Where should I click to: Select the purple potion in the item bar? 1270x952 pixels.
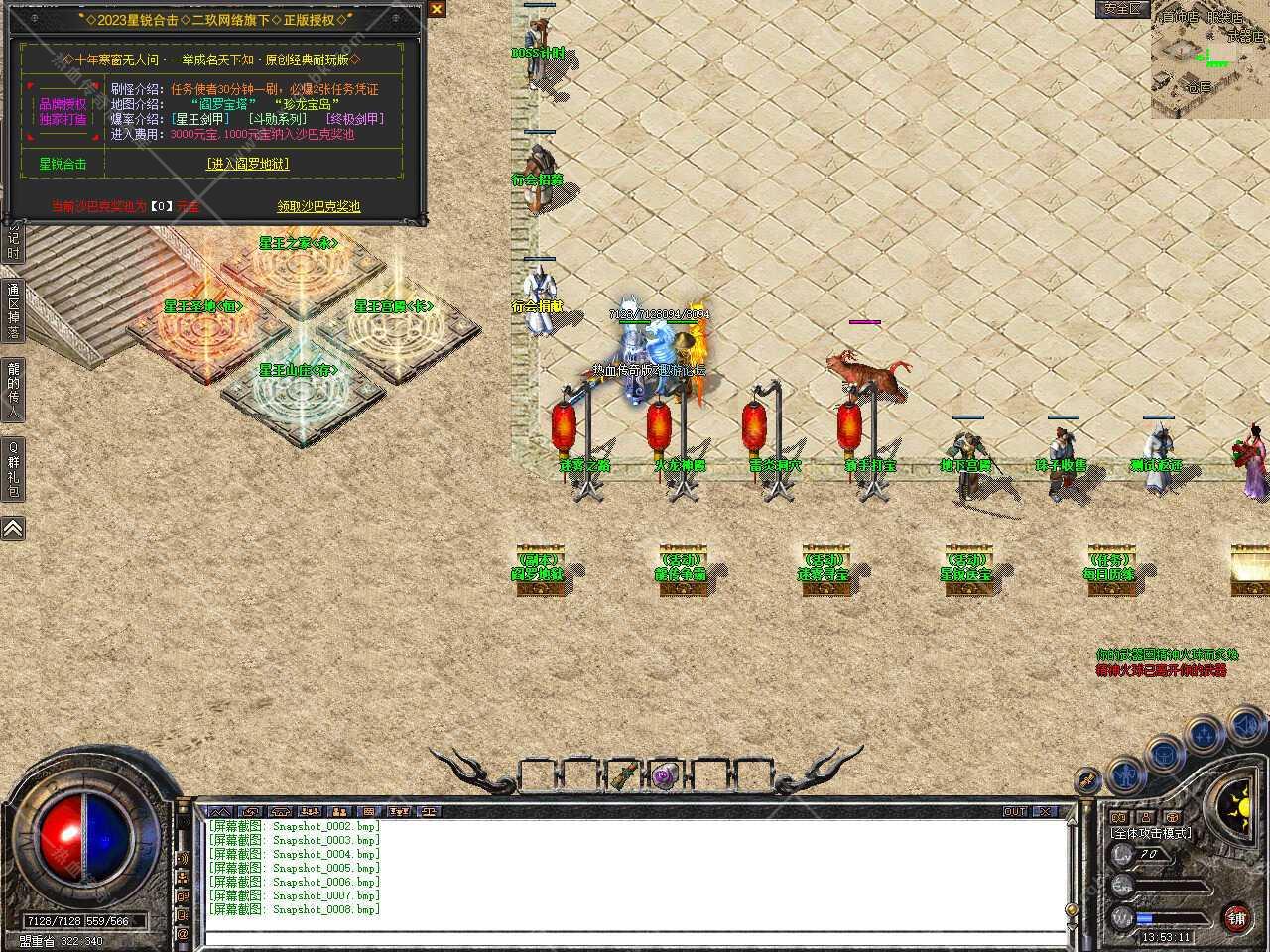click(x=663, y=777)
